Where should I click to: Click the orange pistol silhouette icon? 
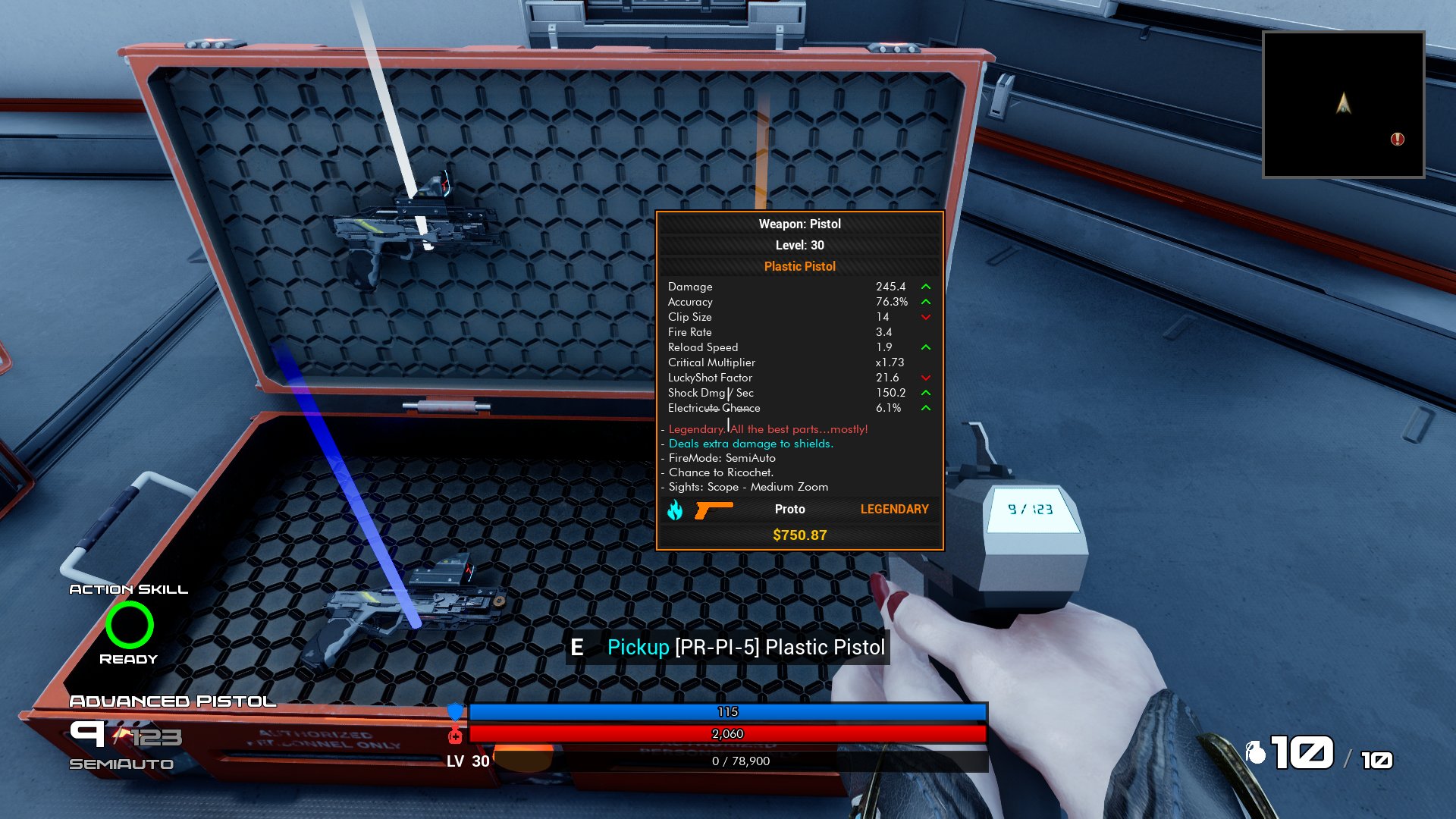[x=713, y=510]
